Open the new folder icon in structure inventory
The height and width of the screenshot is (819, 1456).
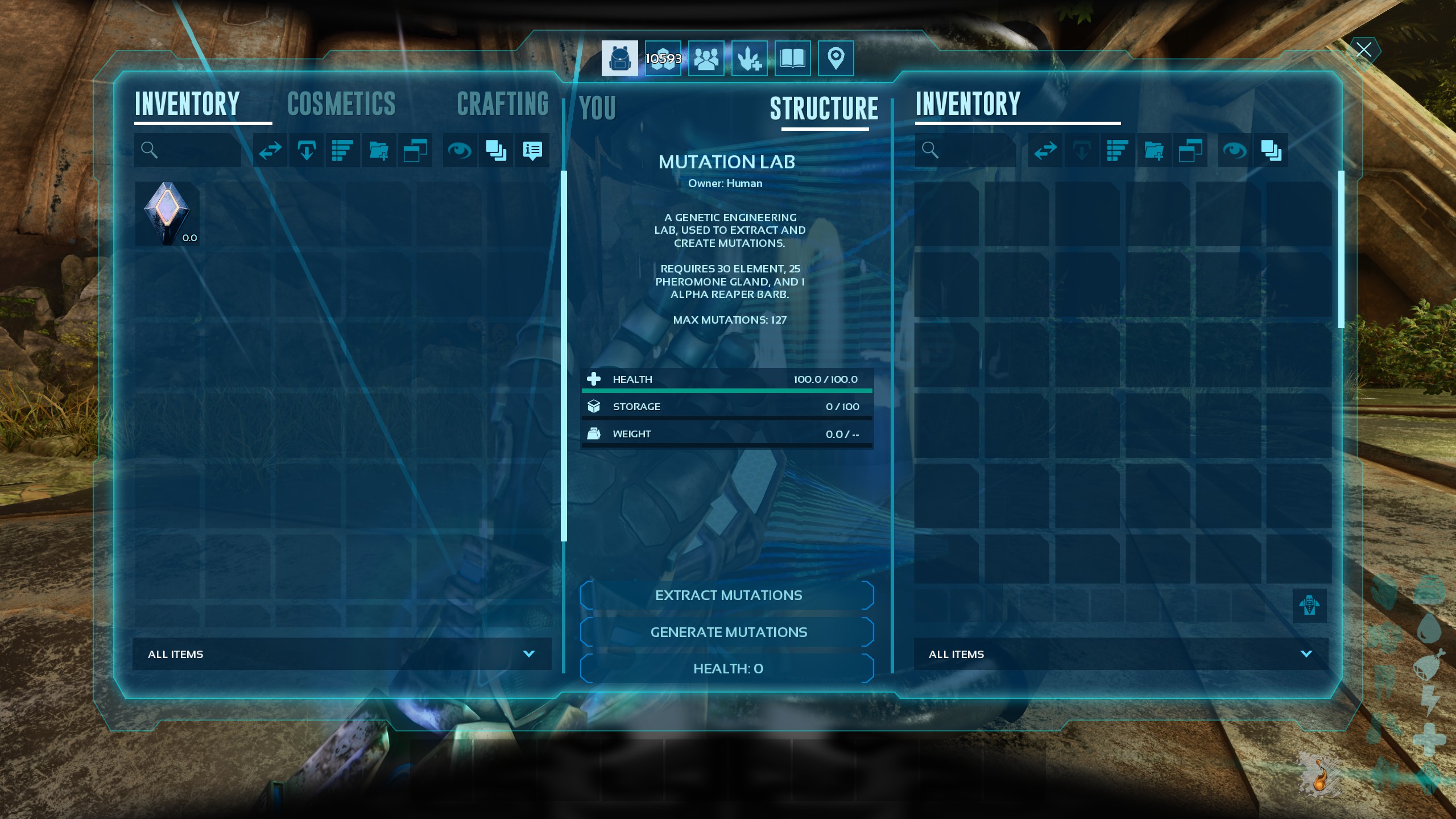(1154, 150)
